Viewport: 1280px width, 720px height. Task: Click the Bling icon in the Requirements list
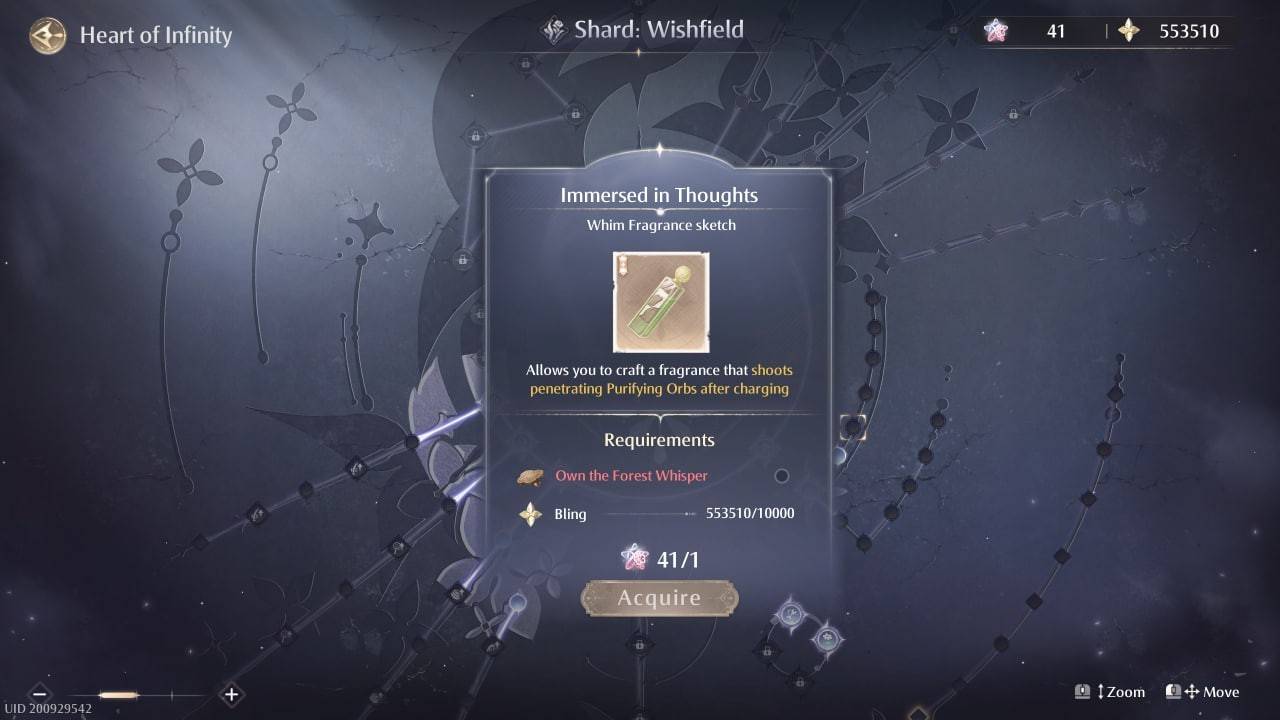coord(532,514)
